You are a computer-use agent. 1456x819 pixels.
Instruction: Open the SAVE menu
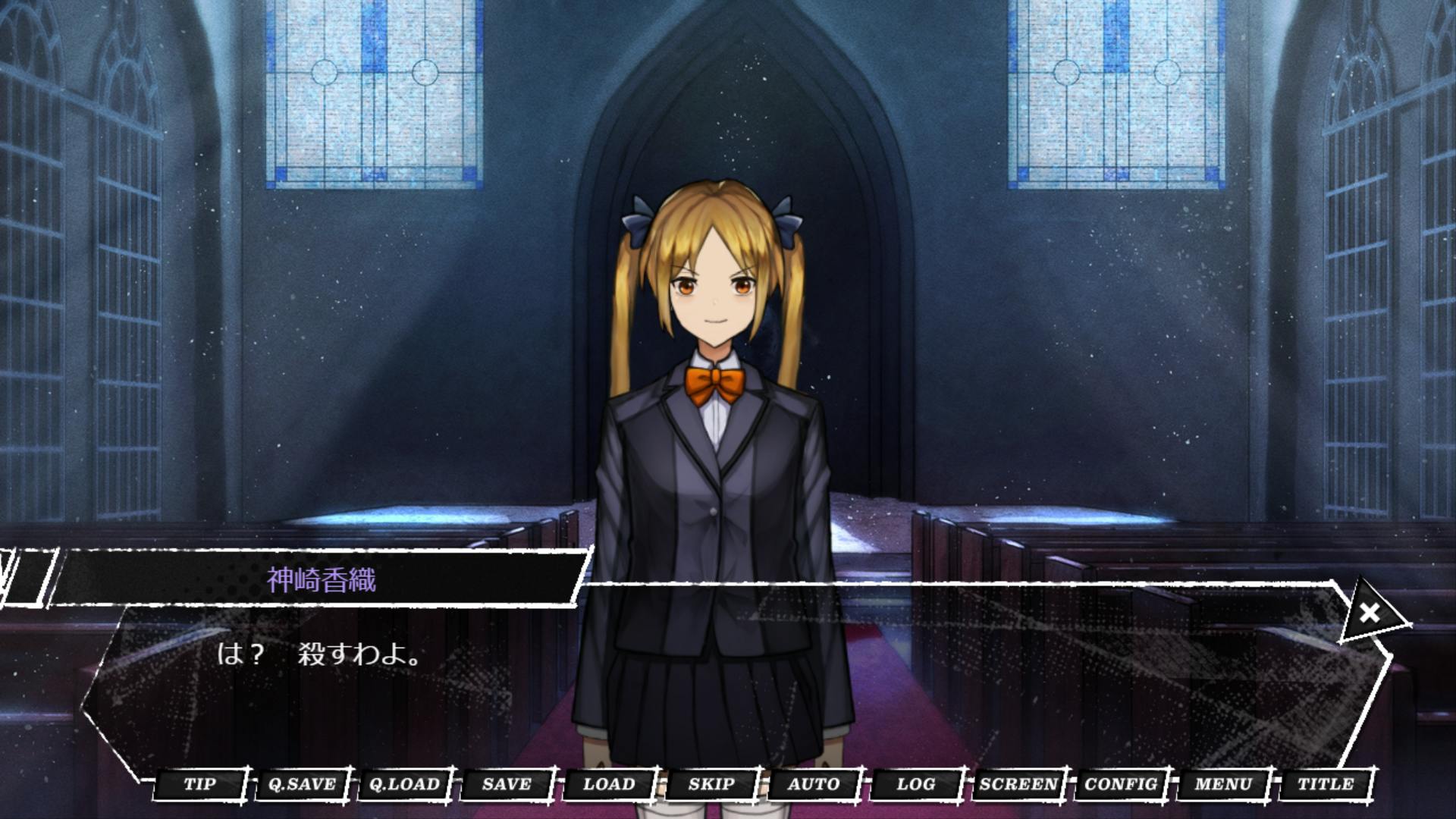[x=507, y=784]
